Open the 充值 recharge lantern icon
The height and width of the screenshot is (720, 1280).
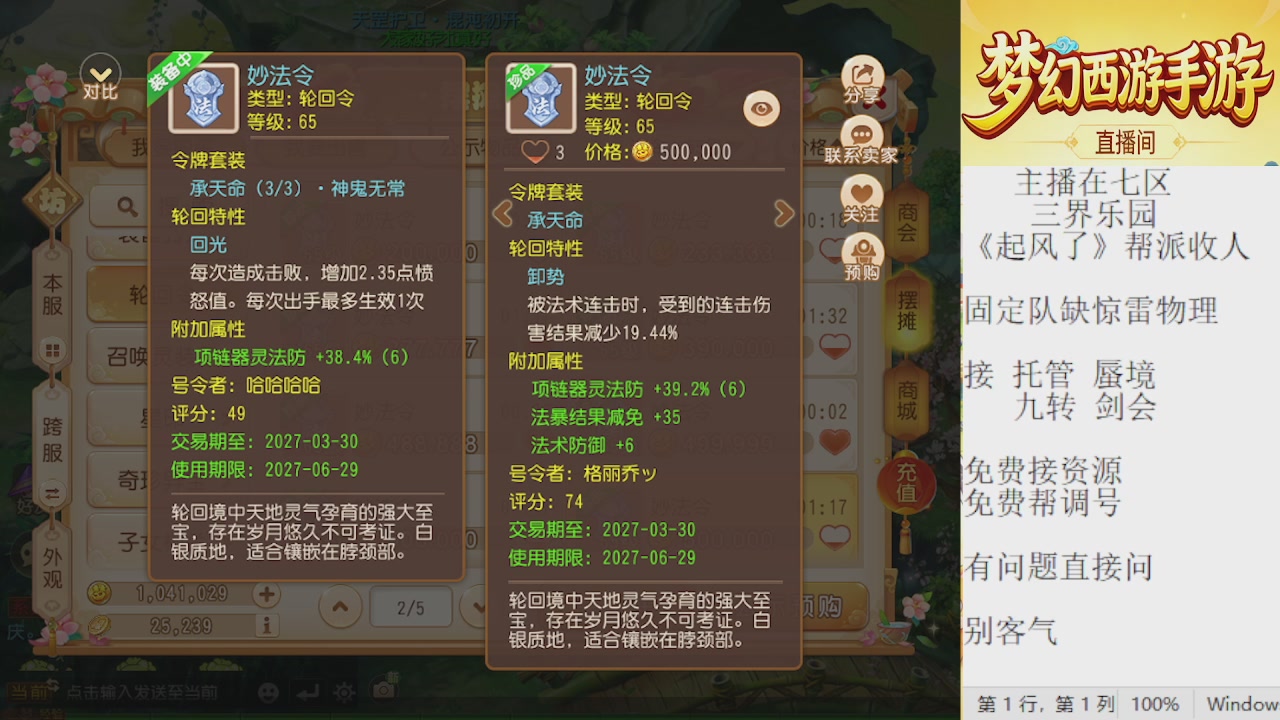906,480
